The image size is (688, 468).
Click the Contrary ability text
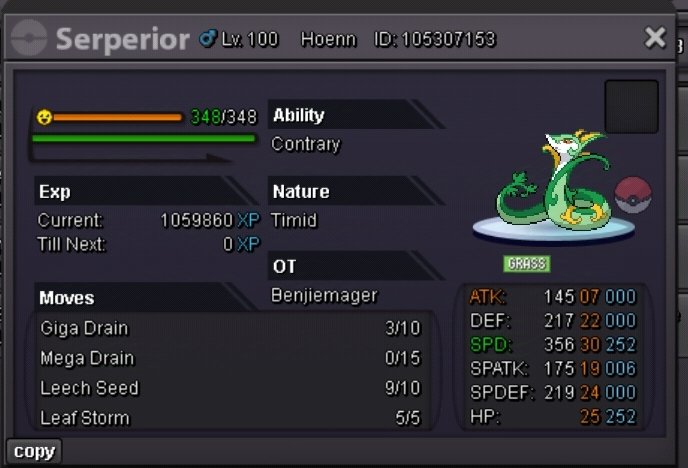coord(306,144)
